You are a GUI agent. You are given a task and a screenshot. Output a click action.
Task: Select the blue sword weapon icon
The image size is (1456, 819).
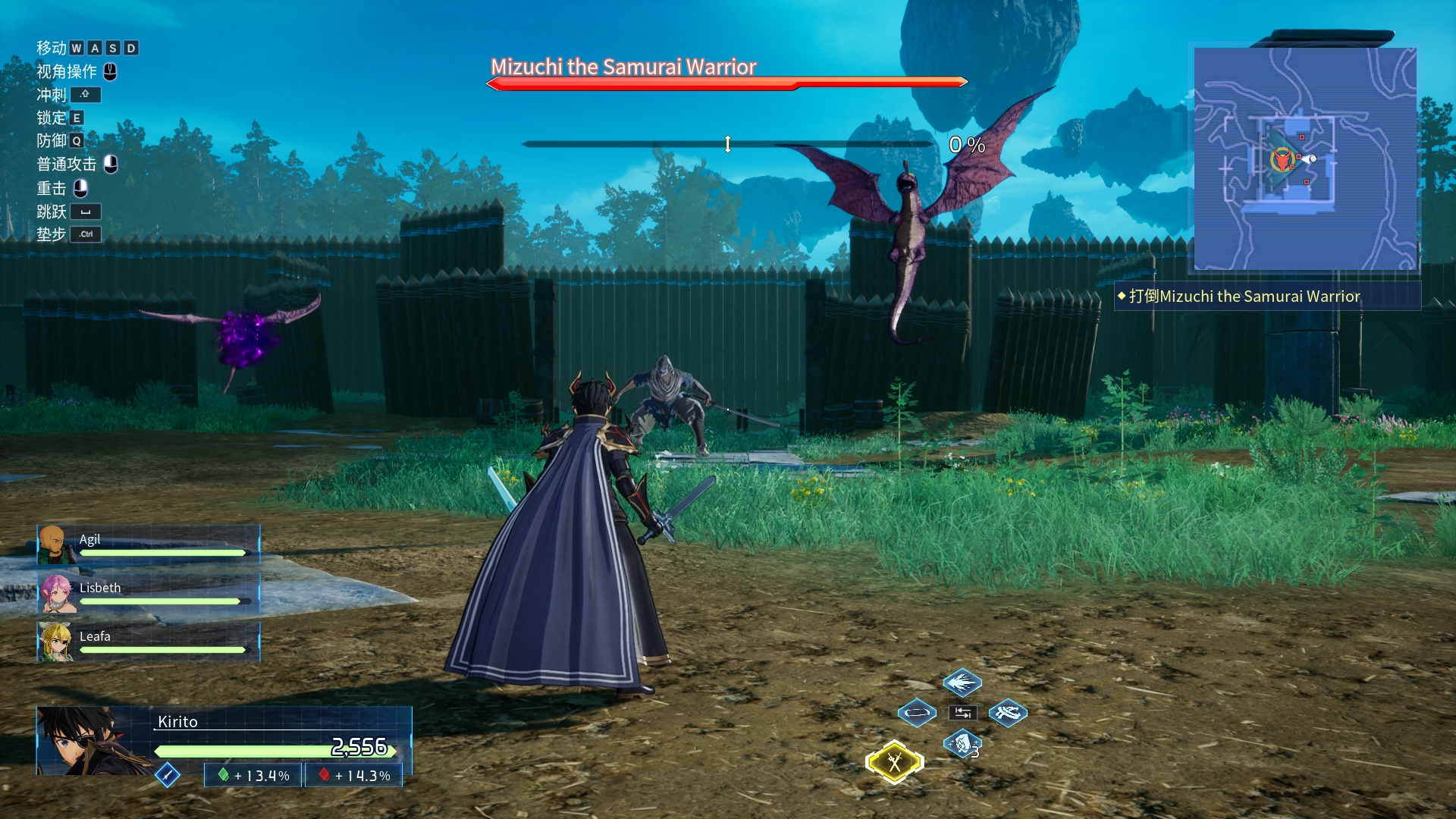pos(167,774)
